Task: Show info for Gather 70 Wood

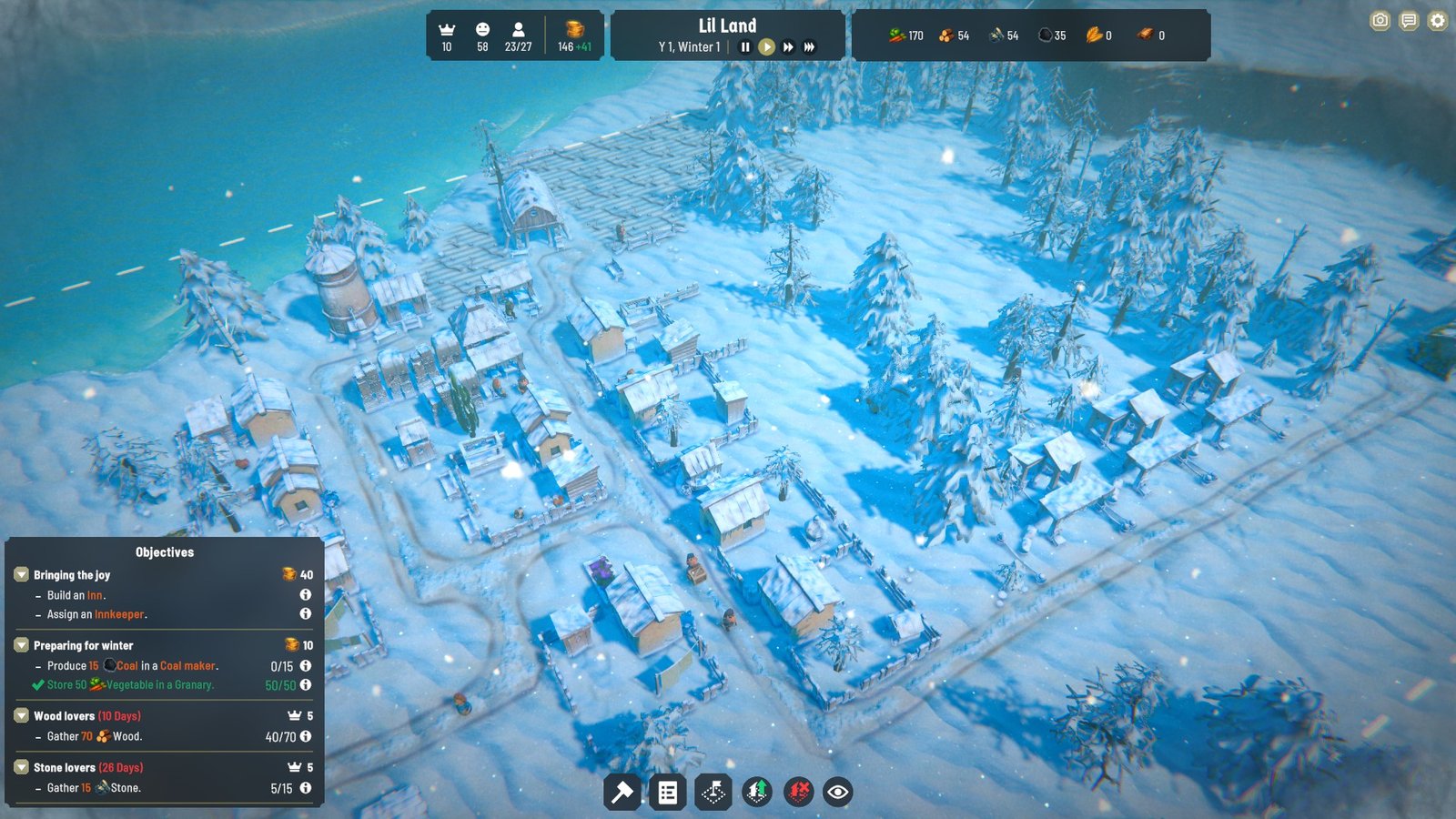Action: [306, 736]
